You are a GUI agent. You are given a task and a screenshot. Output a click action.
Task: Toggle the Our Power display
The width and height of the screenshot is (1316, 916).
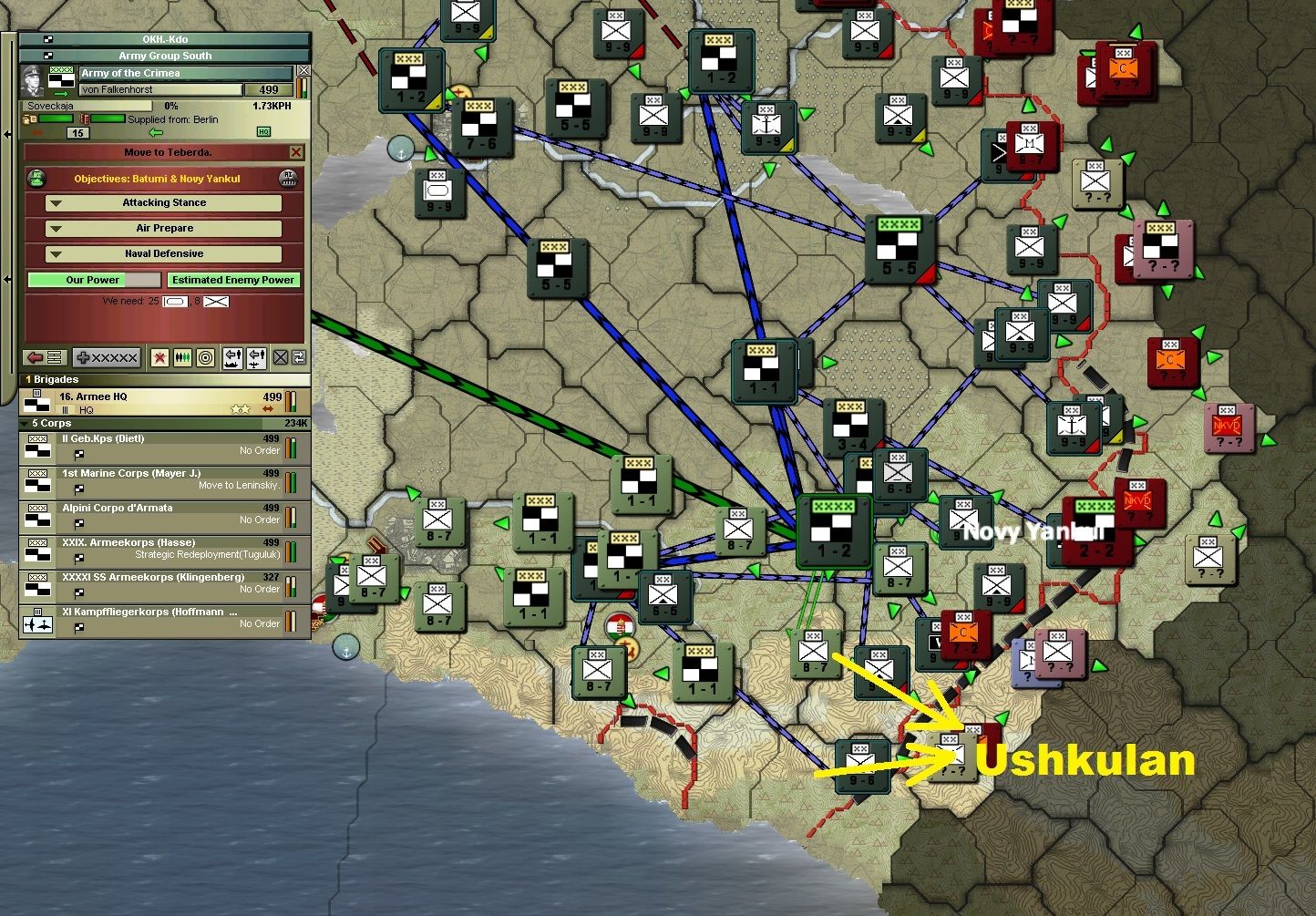[94, 279]
